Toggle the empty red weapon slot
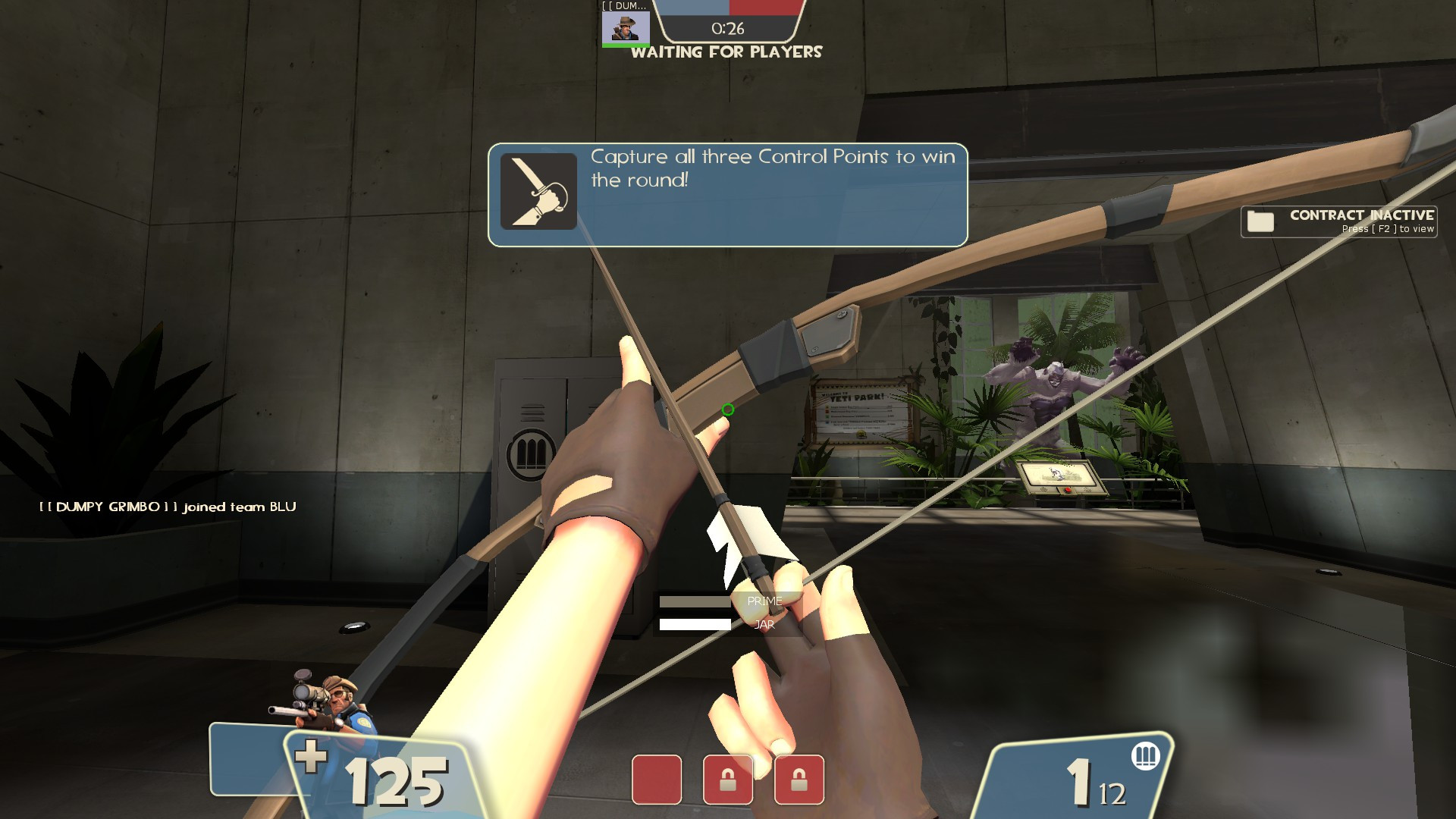The width and height of the screenshot is (1456, 819). click(x=658, y=780)
